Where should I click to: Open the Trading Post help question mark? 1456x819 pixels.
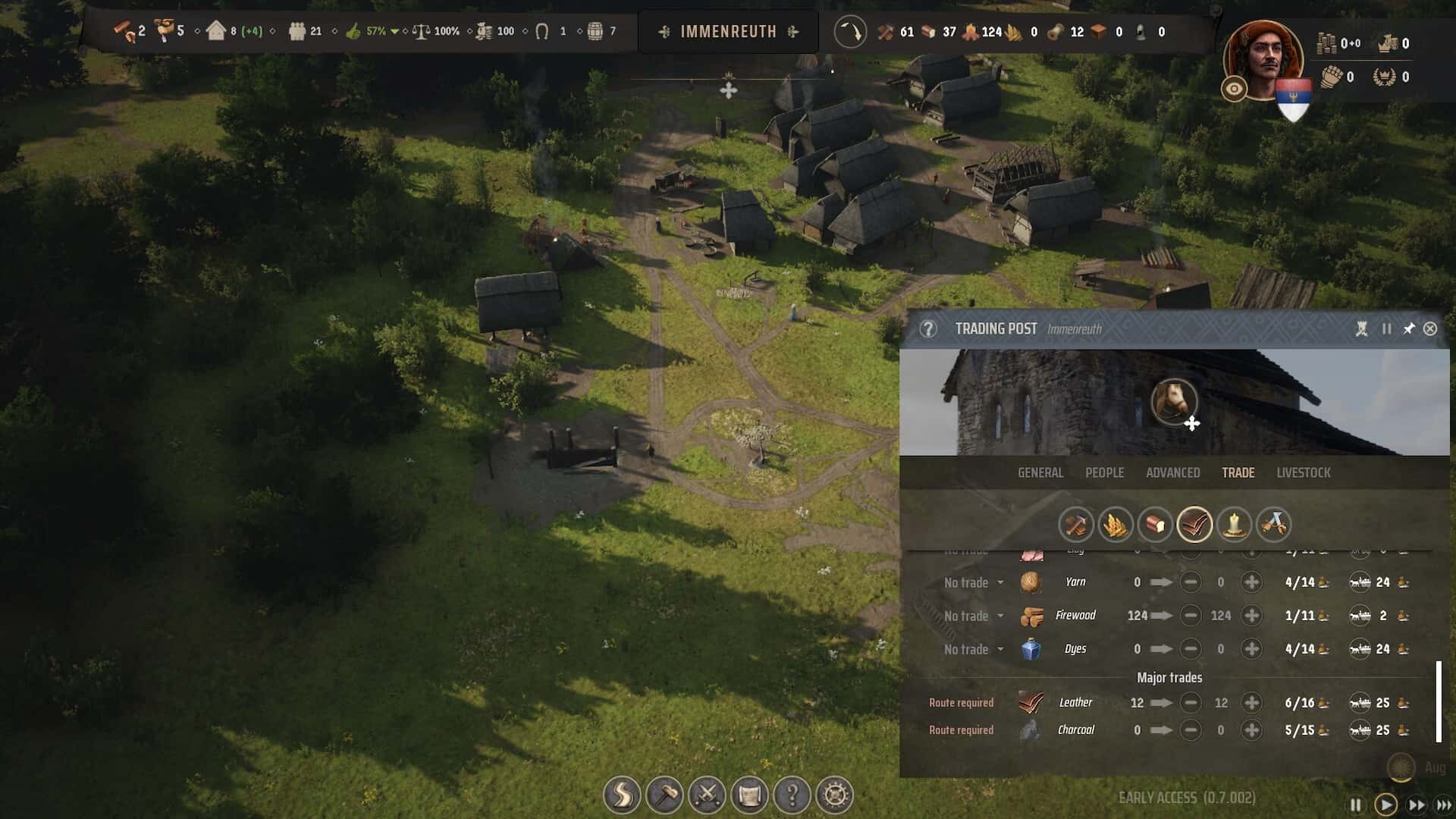click(x=927, y=329)
